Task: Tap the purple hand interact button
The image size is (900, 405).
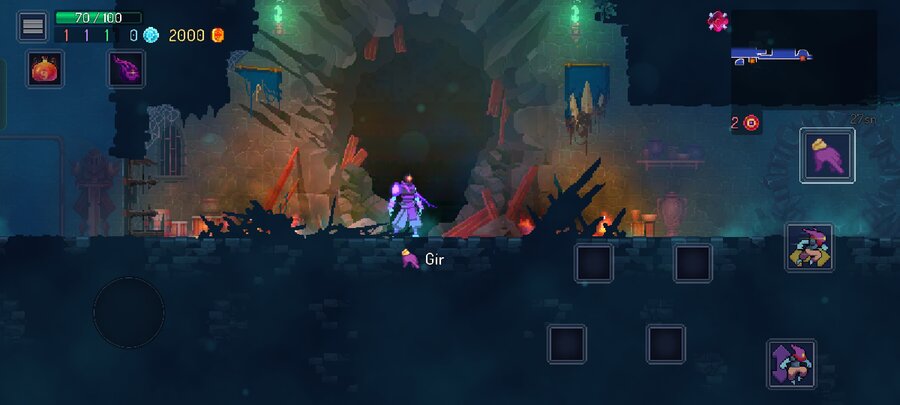Action: 827,156
